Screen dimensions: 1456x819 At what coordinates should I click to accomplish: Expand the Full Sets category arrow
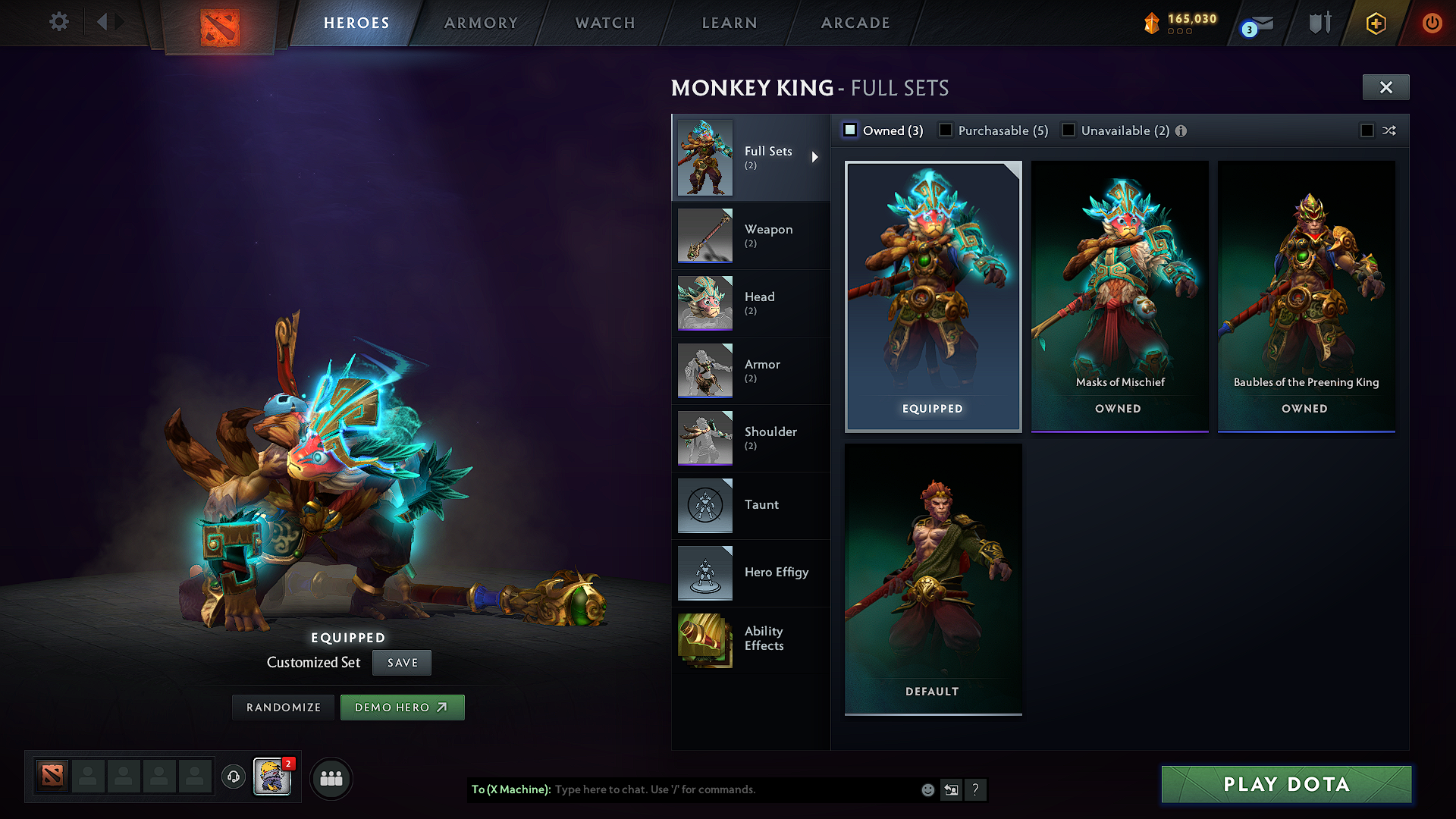(817, 158)
